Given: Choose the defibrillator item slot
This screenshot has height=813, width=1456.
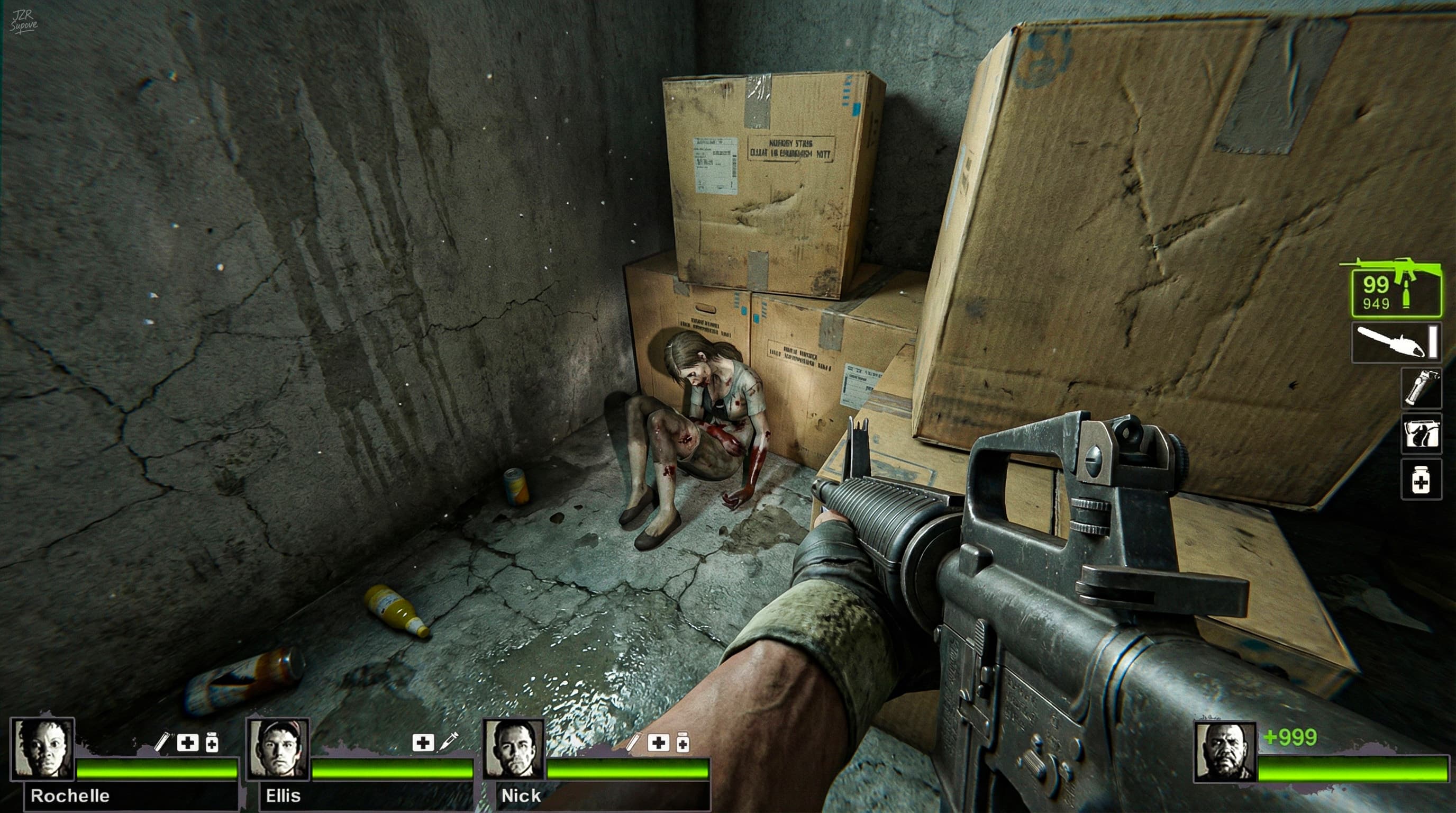Looking at the screenshot, I should pyautogui.click(x=1421, y=433).
